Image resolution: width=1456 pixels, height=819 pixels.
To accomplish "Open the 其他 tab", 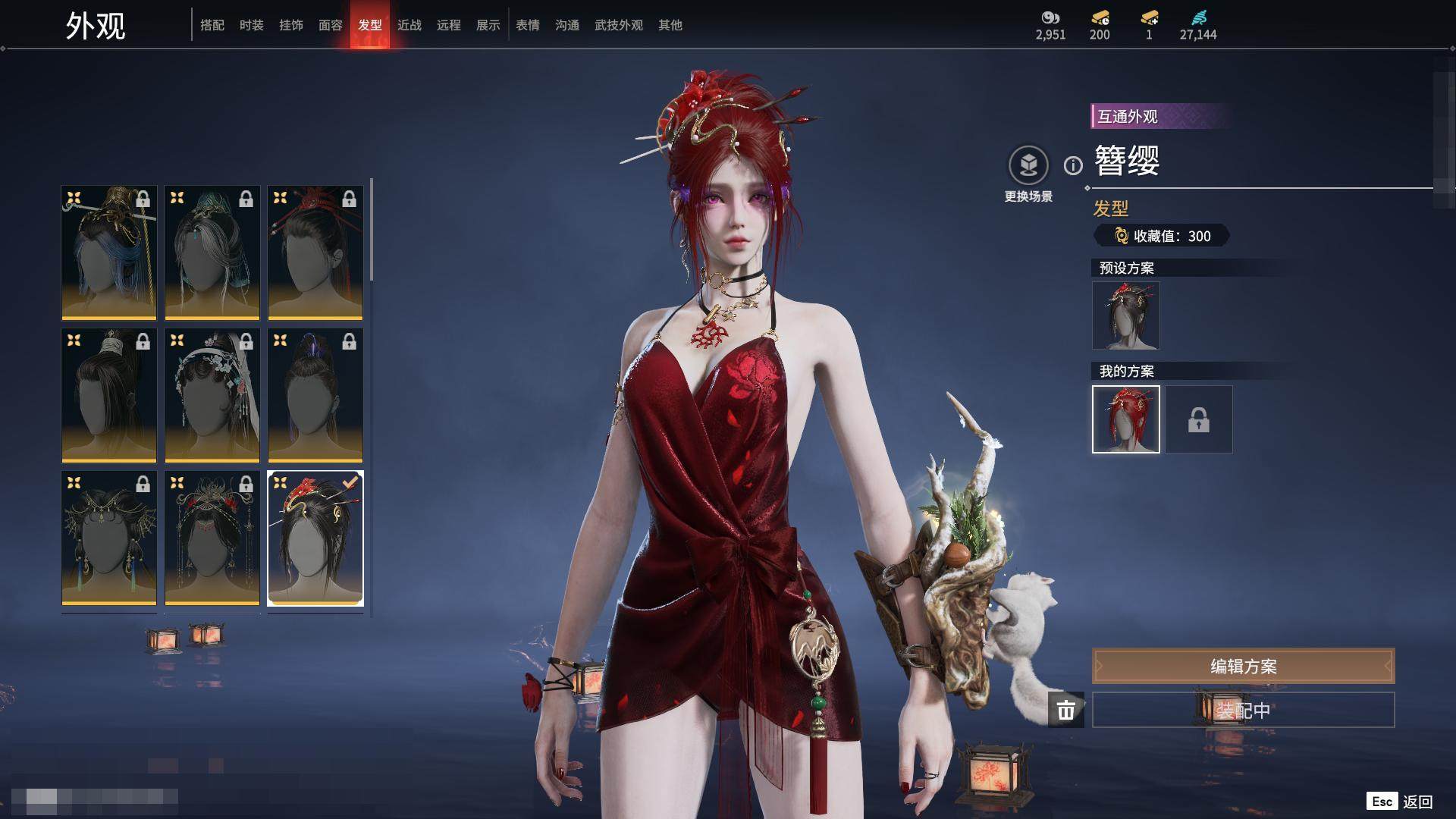I will click(670, 25).
